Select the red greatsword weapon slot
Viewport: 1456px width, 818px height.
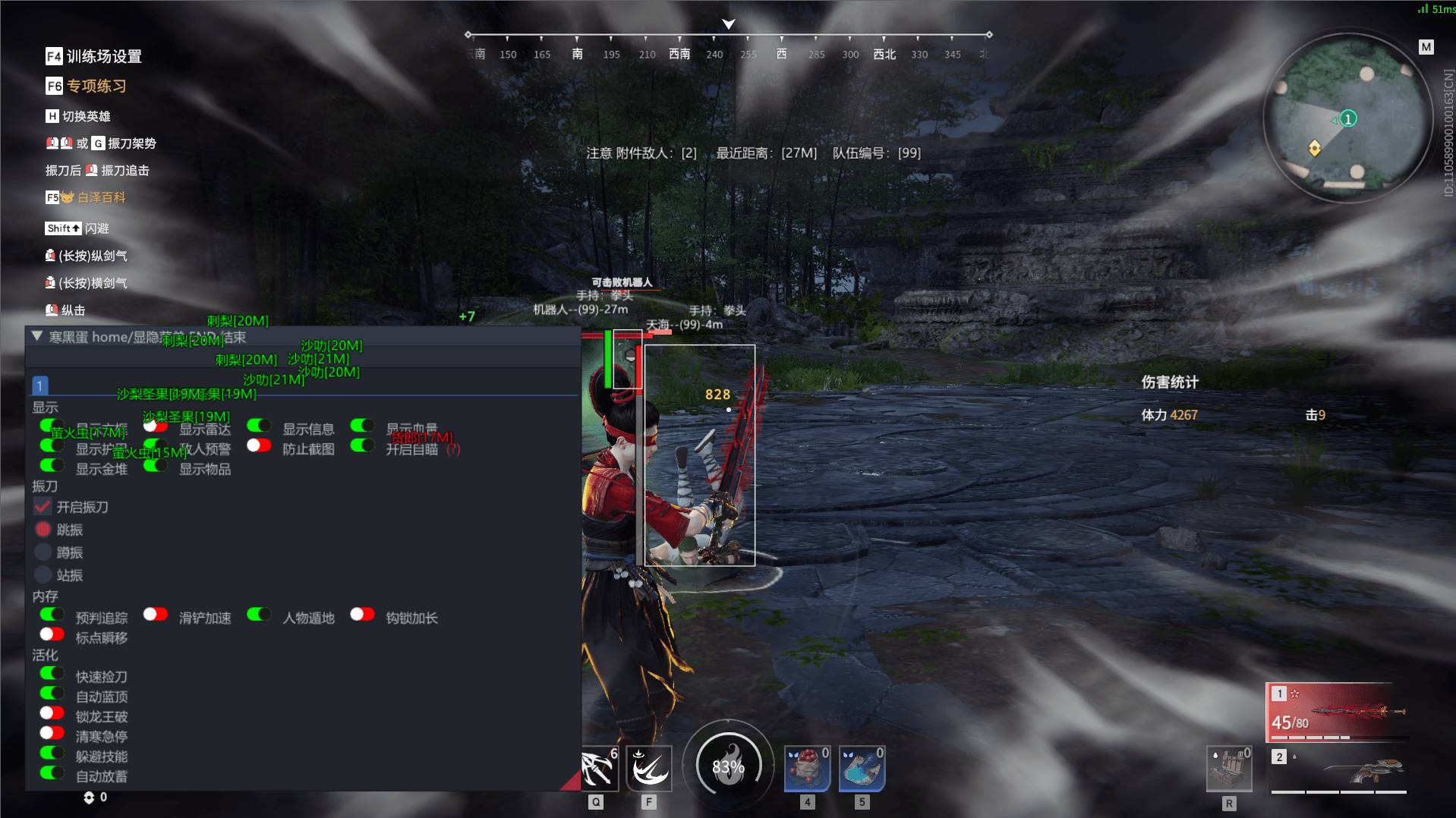coord(1338,713)
